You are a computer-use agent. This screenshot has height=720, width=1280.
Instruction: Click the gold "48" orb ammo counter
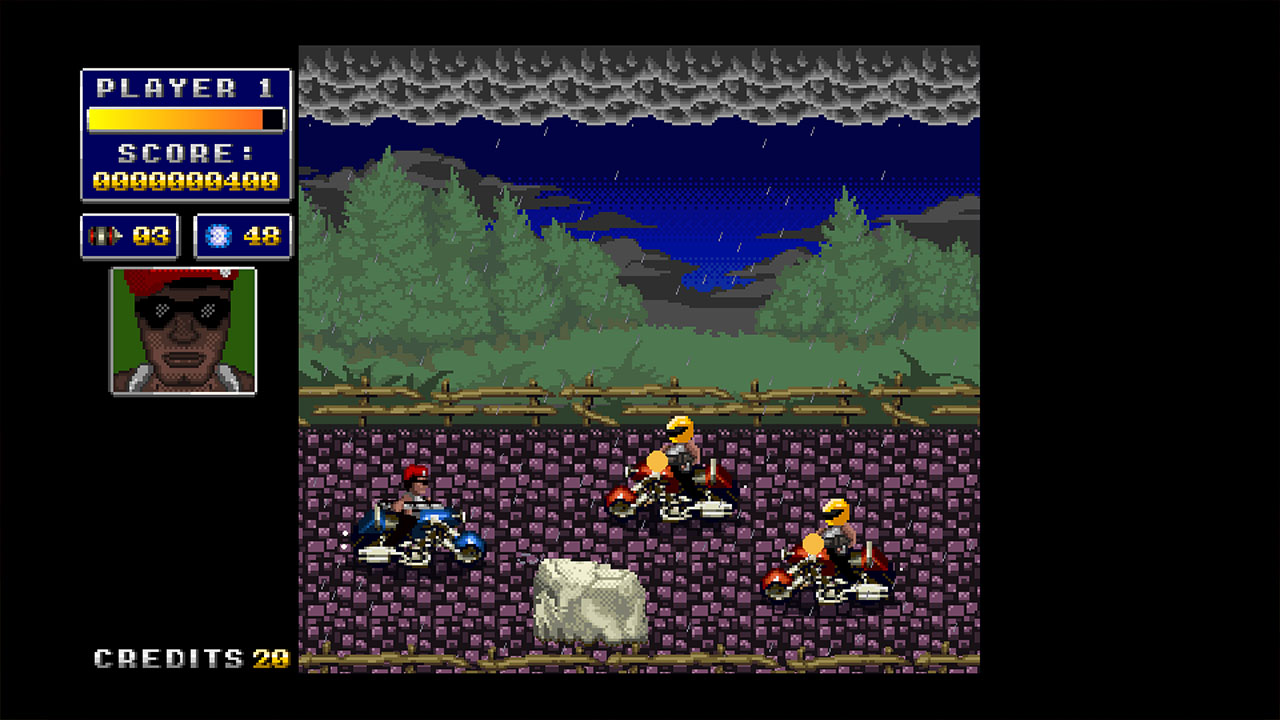click(262, 236)
